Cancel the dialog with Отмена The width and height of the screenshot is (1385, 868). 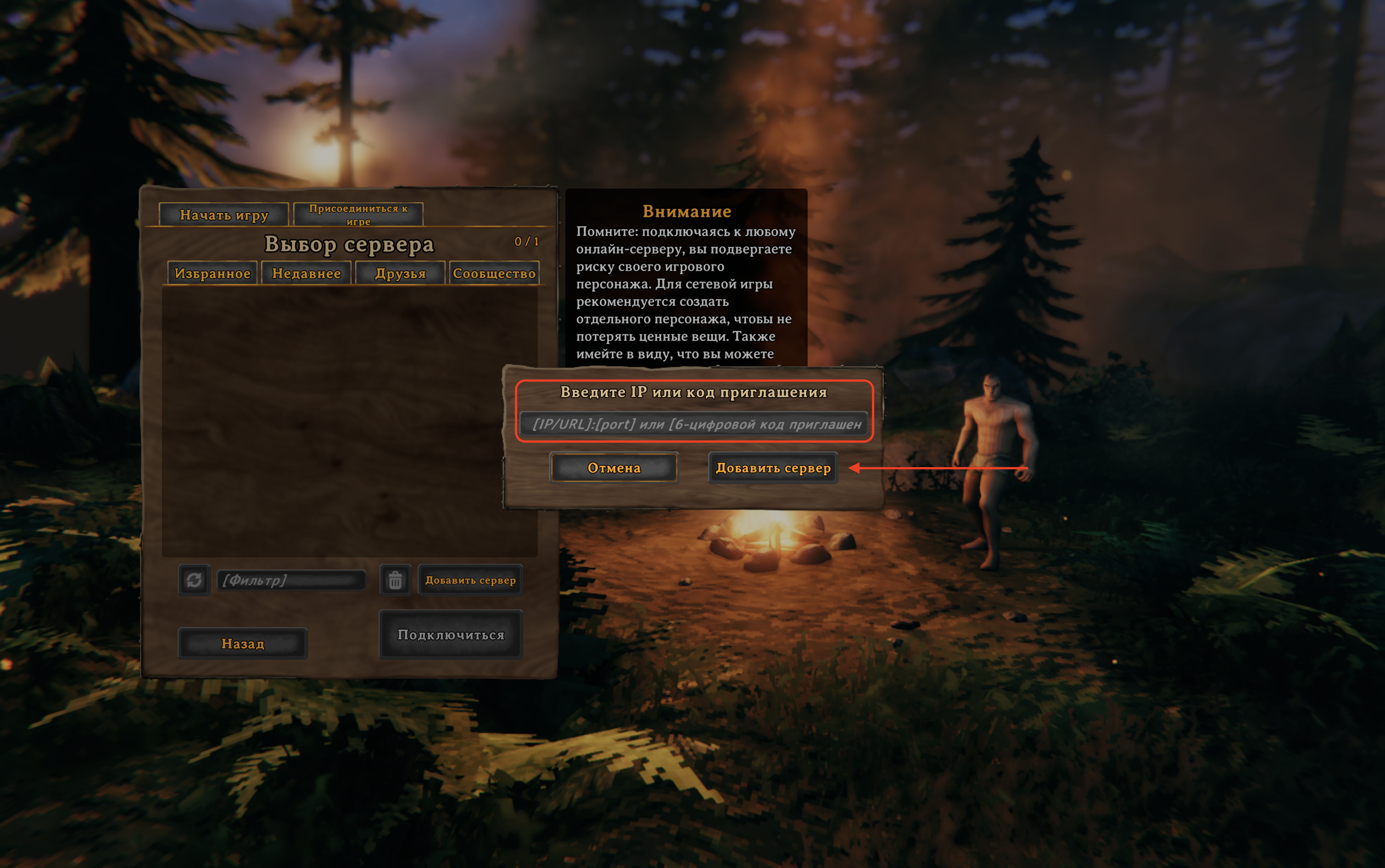[614, 468]
